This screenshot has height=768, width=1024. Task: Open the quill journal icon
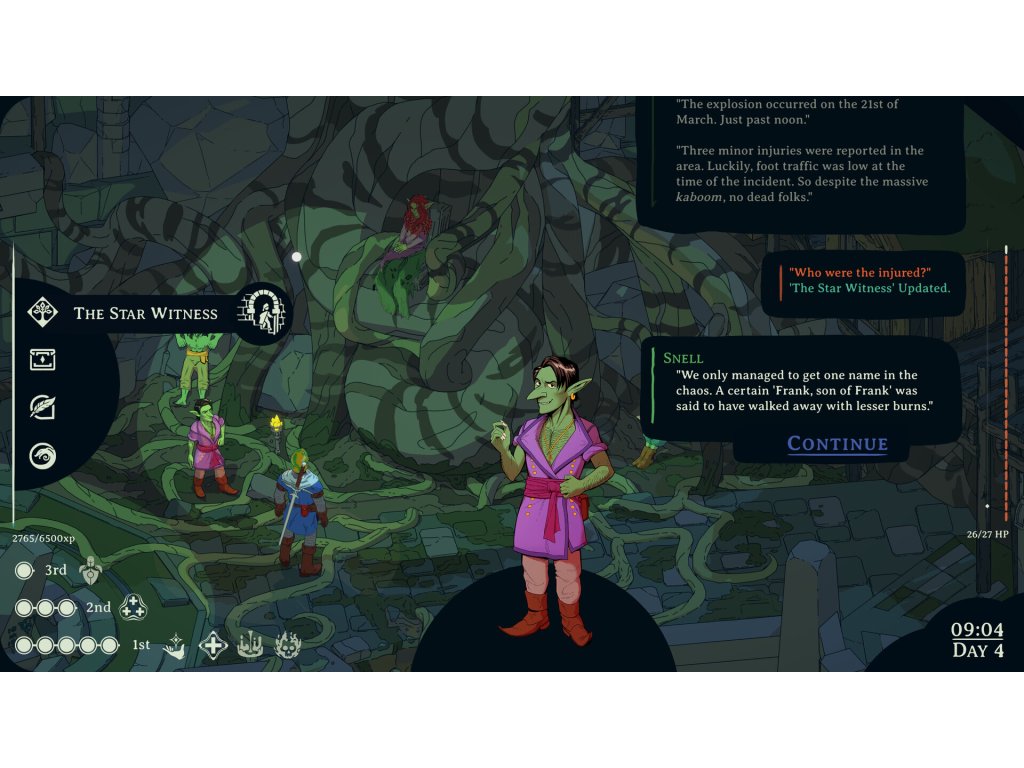tap(42, 407)
